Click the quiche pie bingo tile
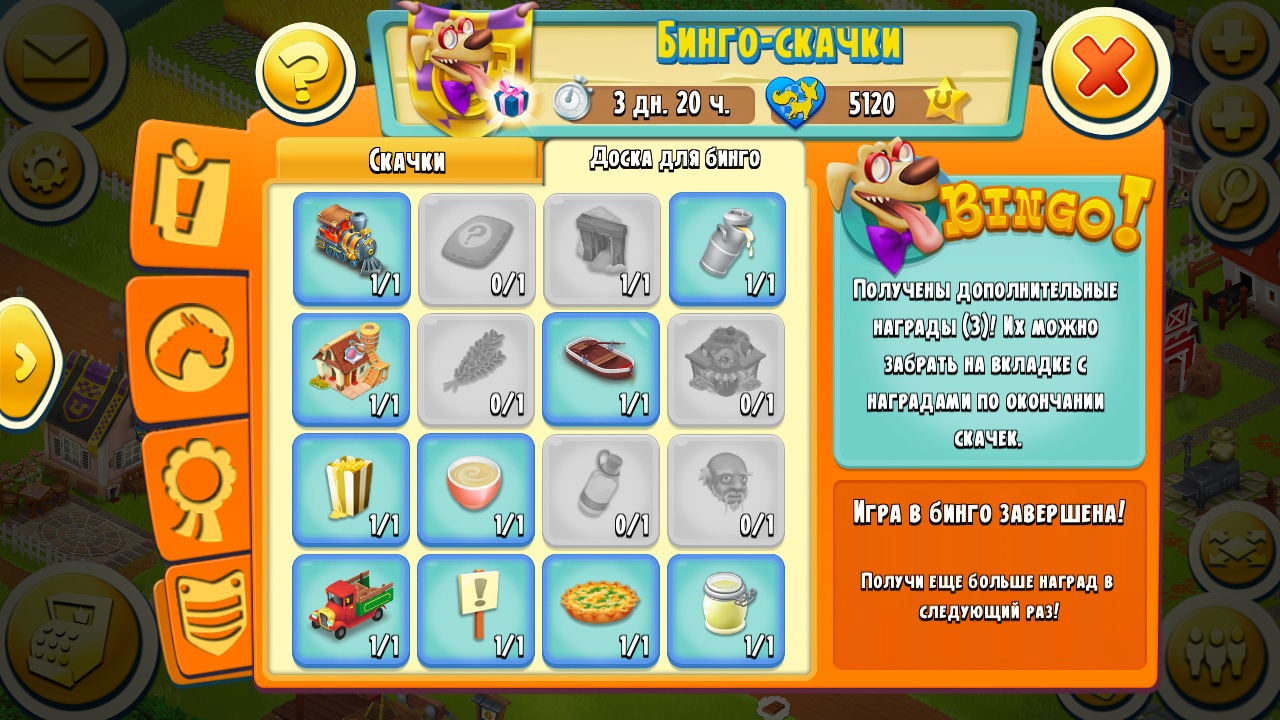The height and width of the screenshot is (720, 1280). [x=601, y=609]
